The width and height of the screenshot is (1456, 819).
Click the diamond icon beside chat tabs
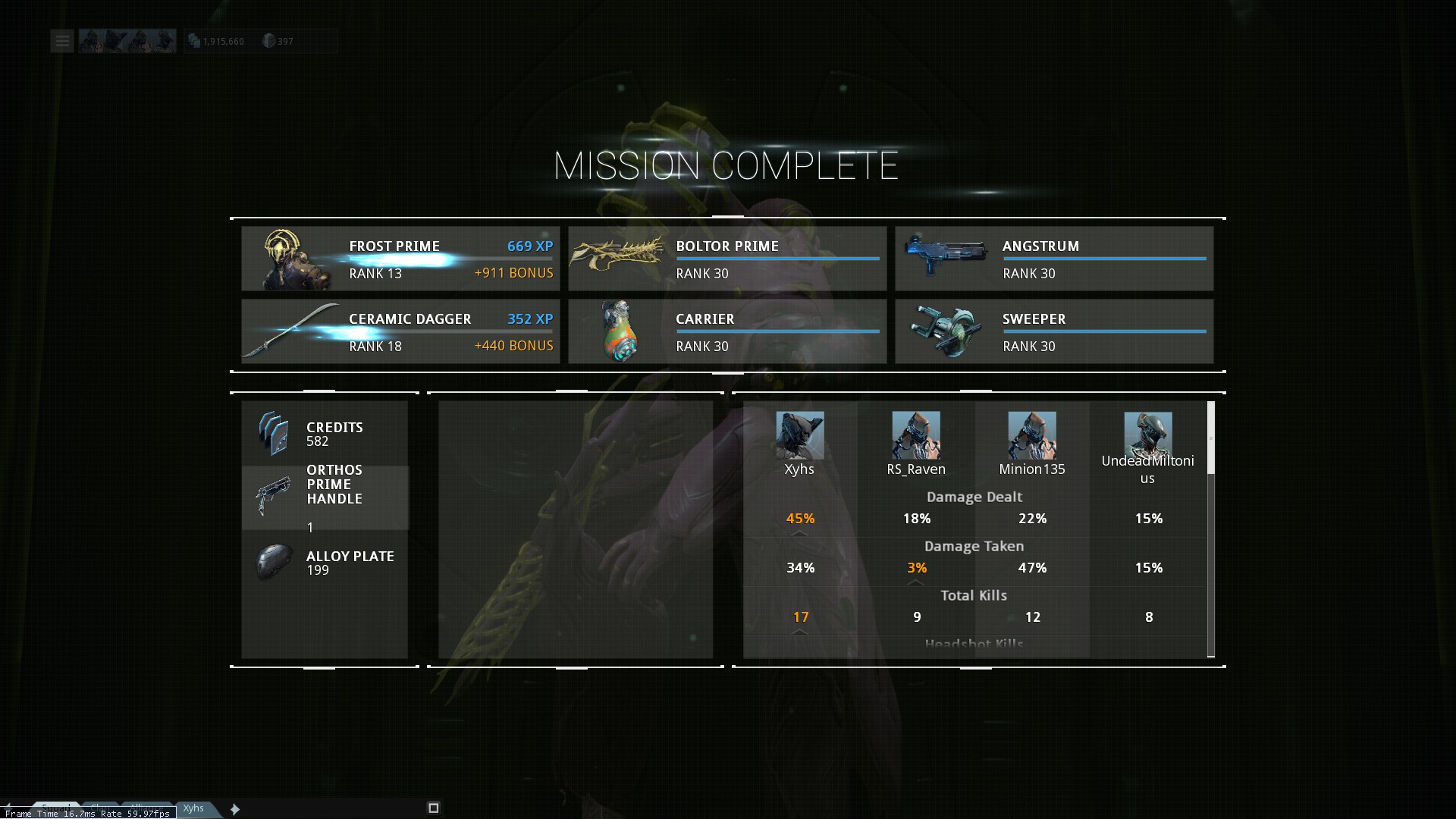pos(235,809)
